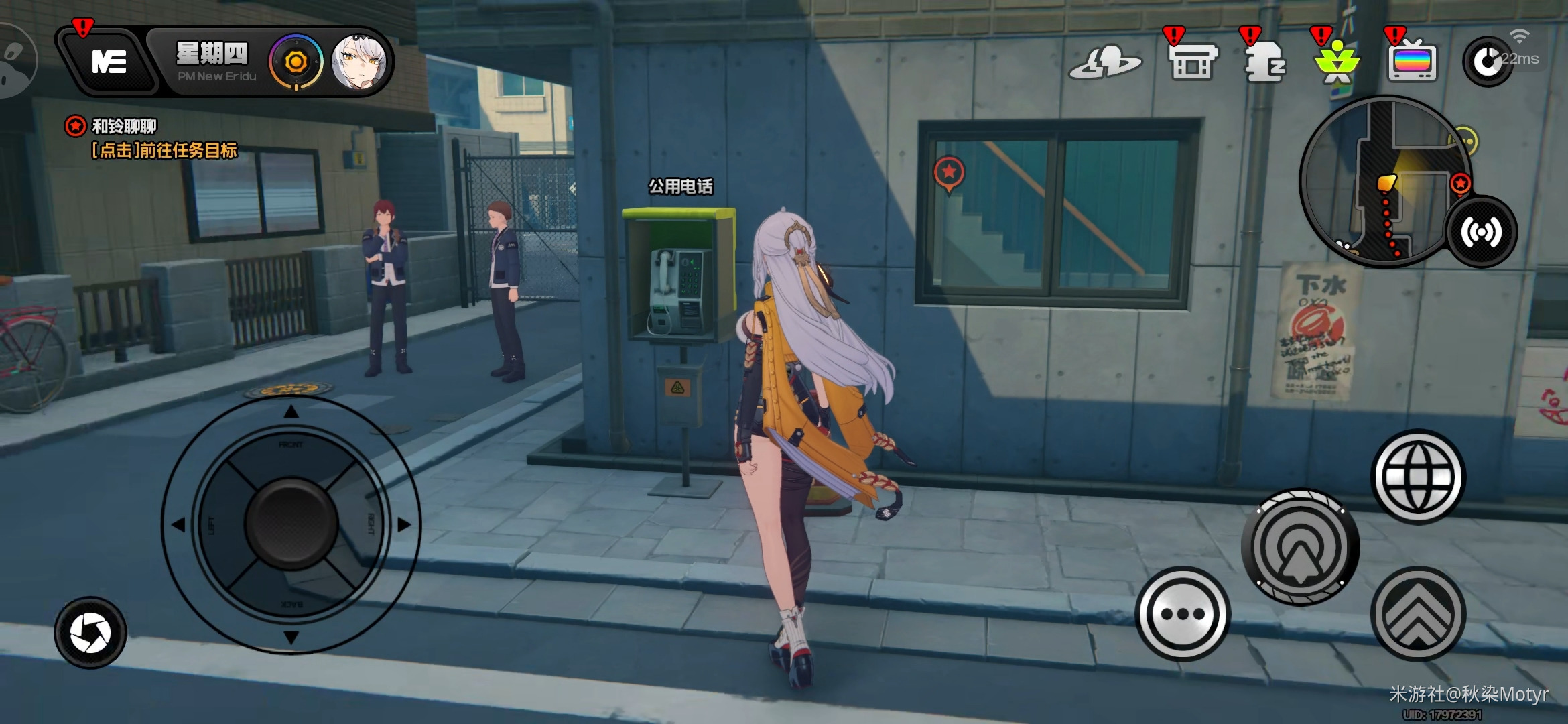The width and height of the screenshot is (1568, 724).
Task: Tap the double-chevron sprint button
Action: (1418, 614)
